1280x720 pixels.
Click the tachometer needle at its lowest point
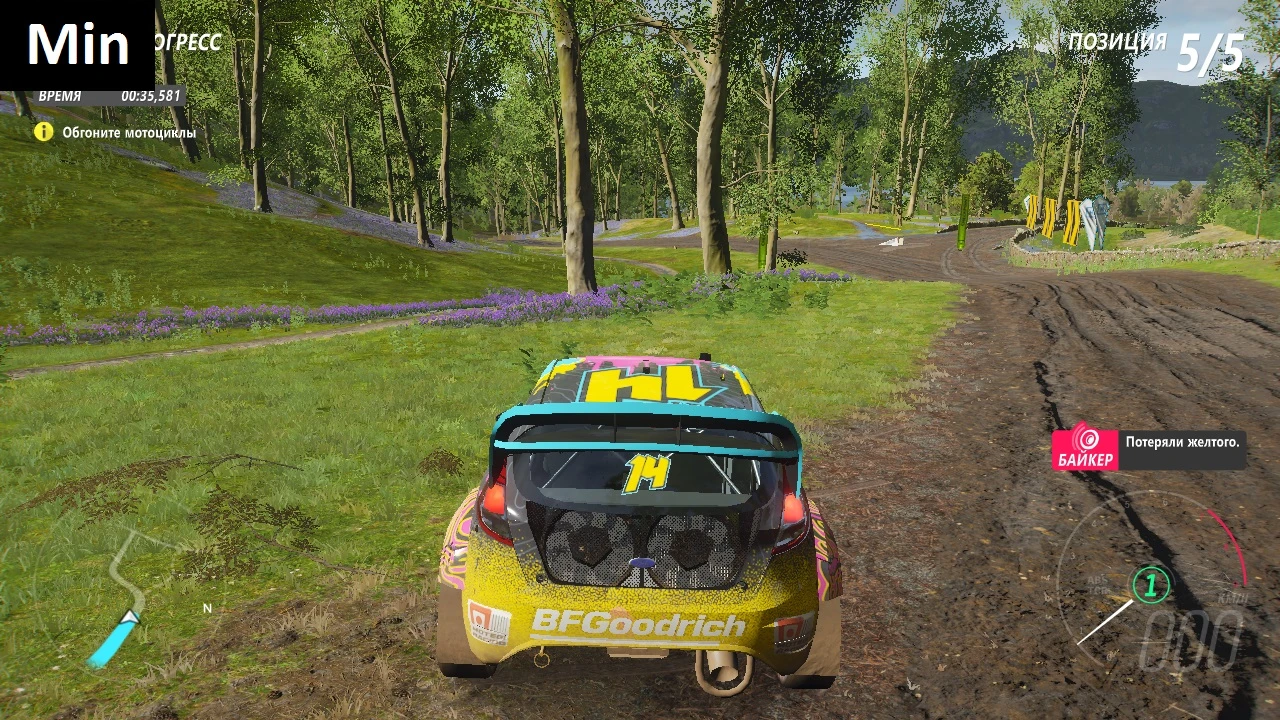click(x=1078, y=644)
